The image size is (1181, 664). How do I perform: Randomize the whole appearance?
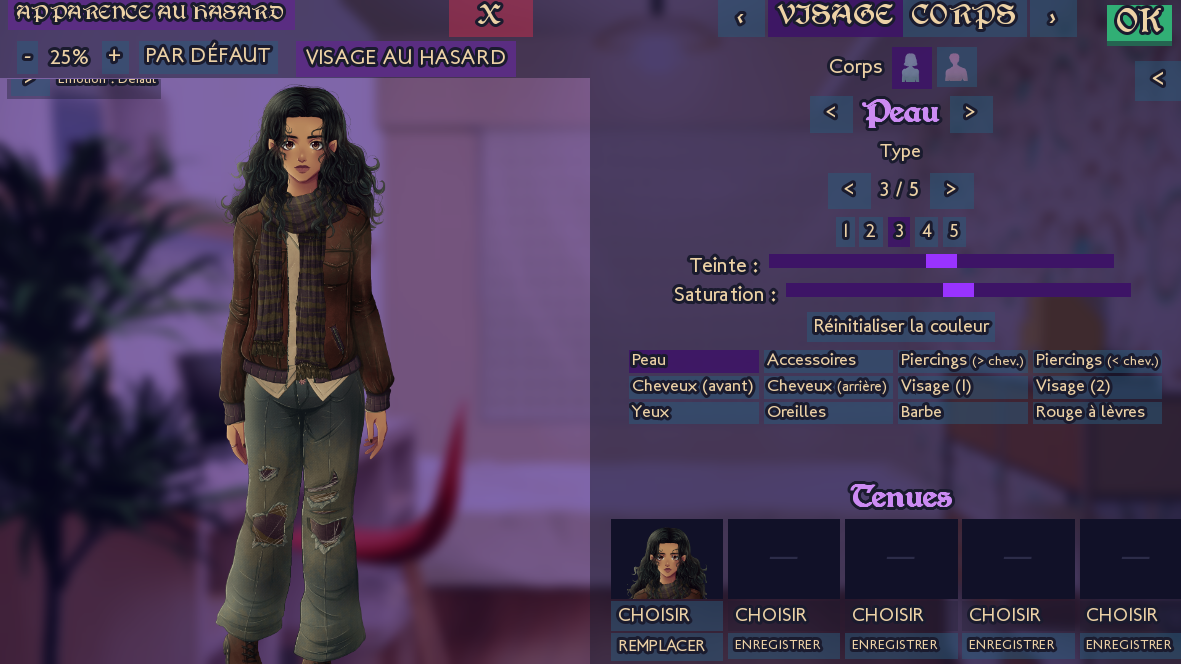(151, 14)
